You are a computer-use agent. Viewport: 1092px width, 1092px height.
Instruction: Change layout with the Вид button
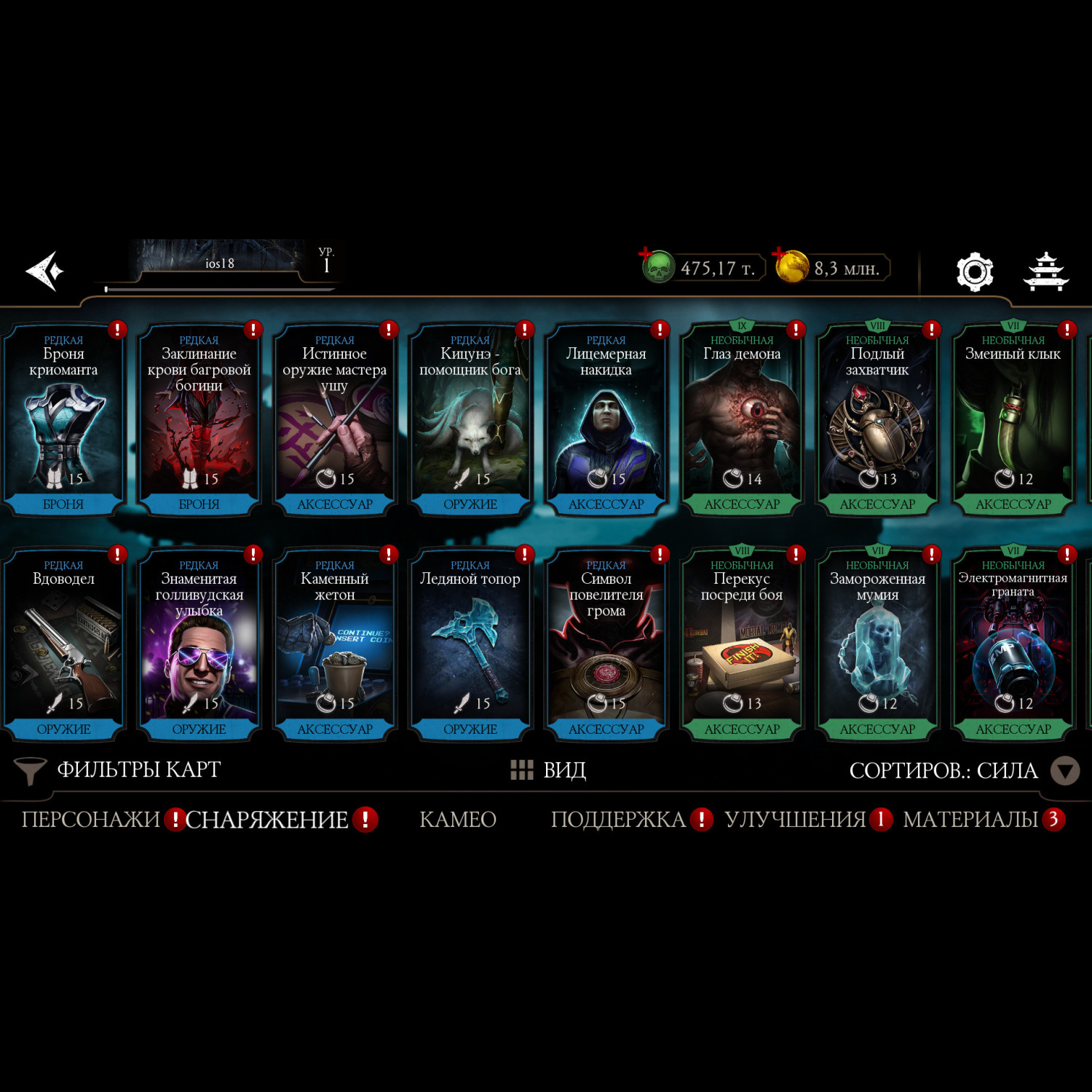(549, 770)
